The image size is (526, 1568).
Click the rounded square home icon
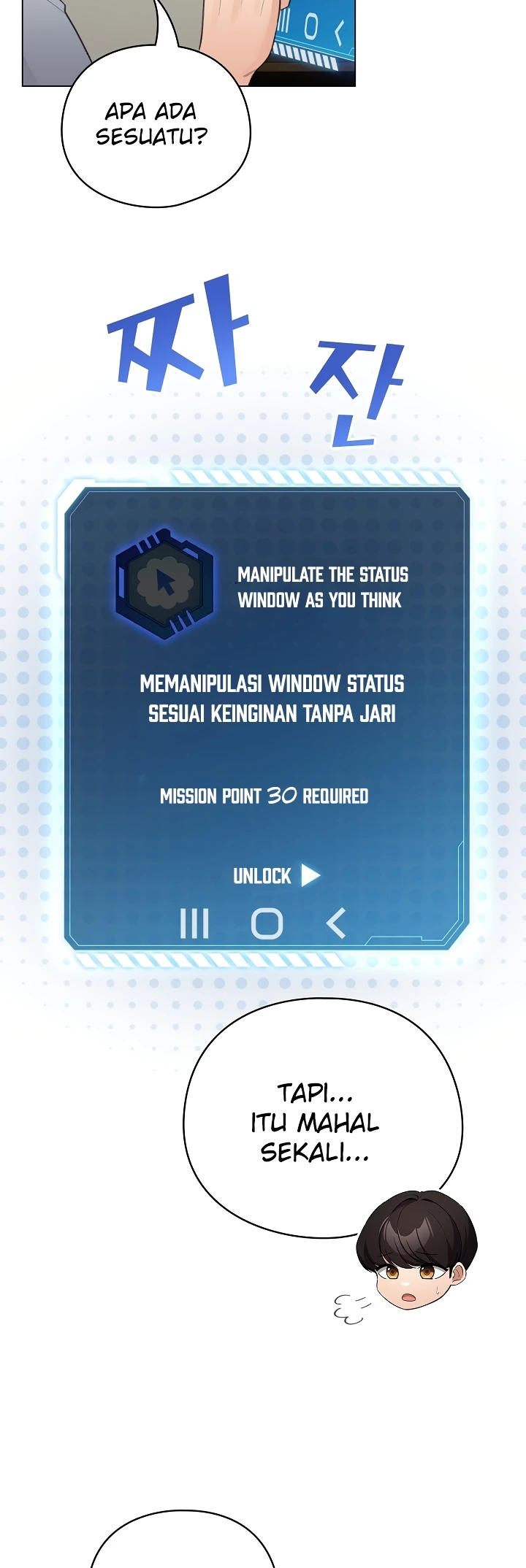(267, 923)
